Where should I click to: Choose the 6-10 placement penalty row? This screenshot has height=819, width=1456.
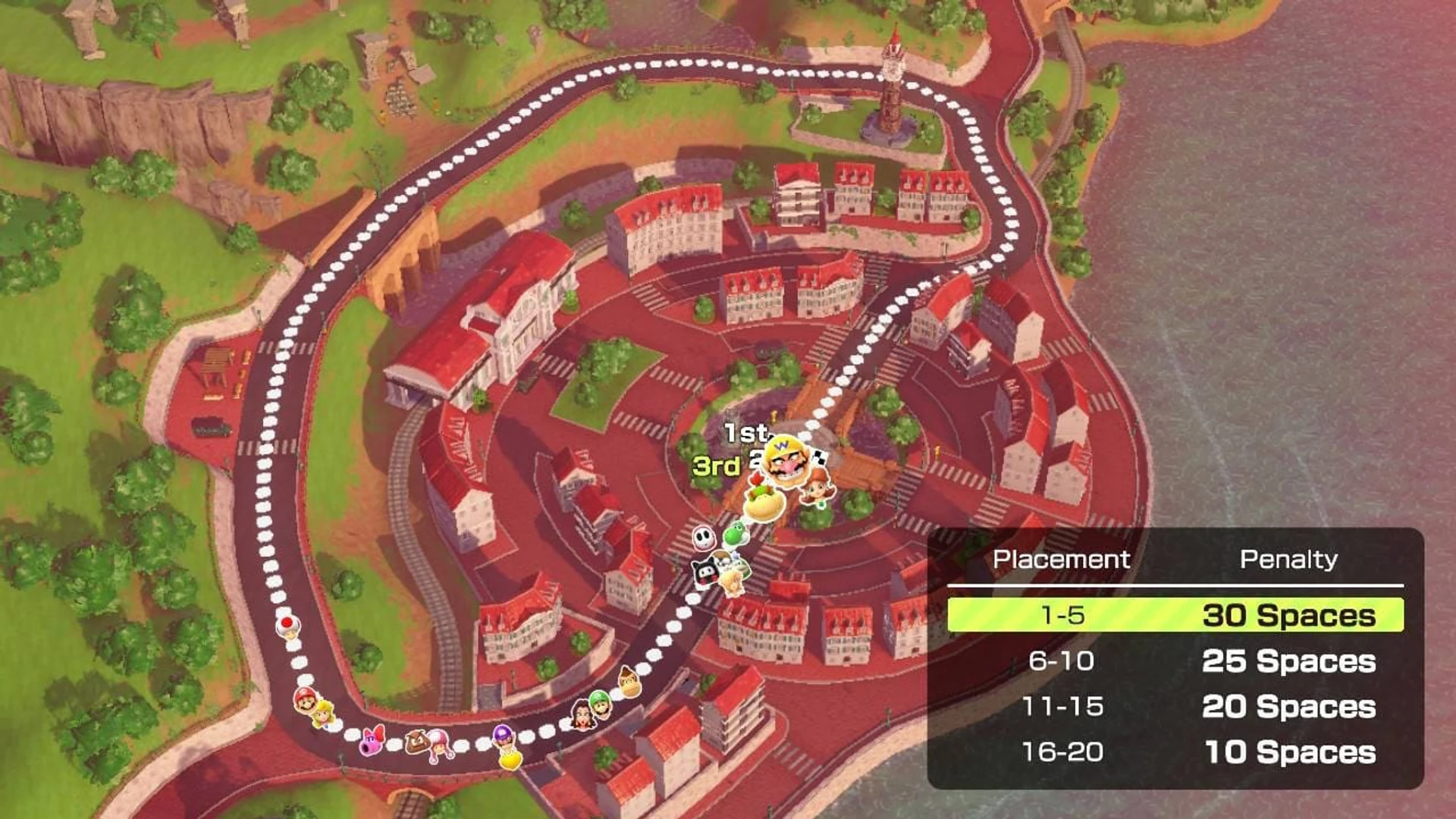coord(1175,661)
